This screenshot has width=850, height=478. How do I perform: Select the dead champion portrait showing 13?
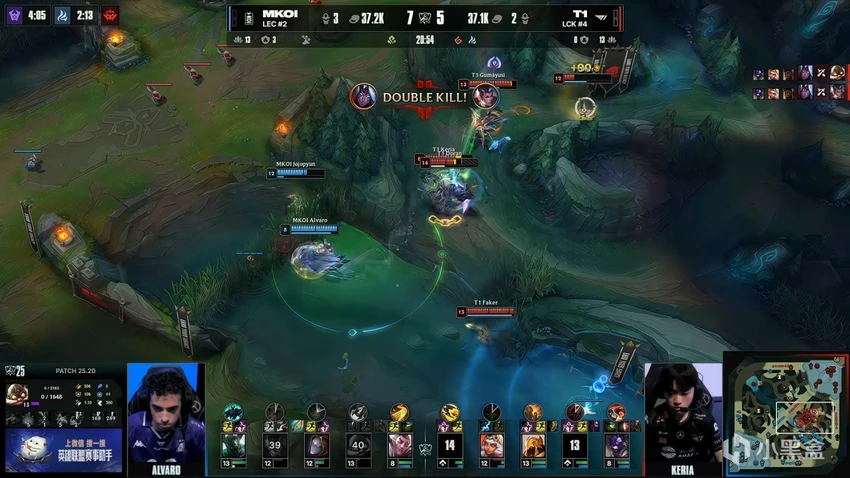pyautogui.click(x=575, y=444)
